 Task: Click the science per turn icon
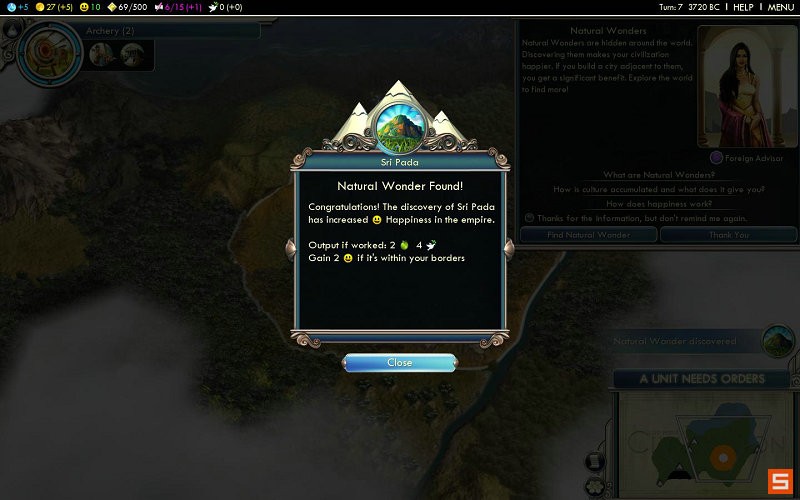click(11, 7)
